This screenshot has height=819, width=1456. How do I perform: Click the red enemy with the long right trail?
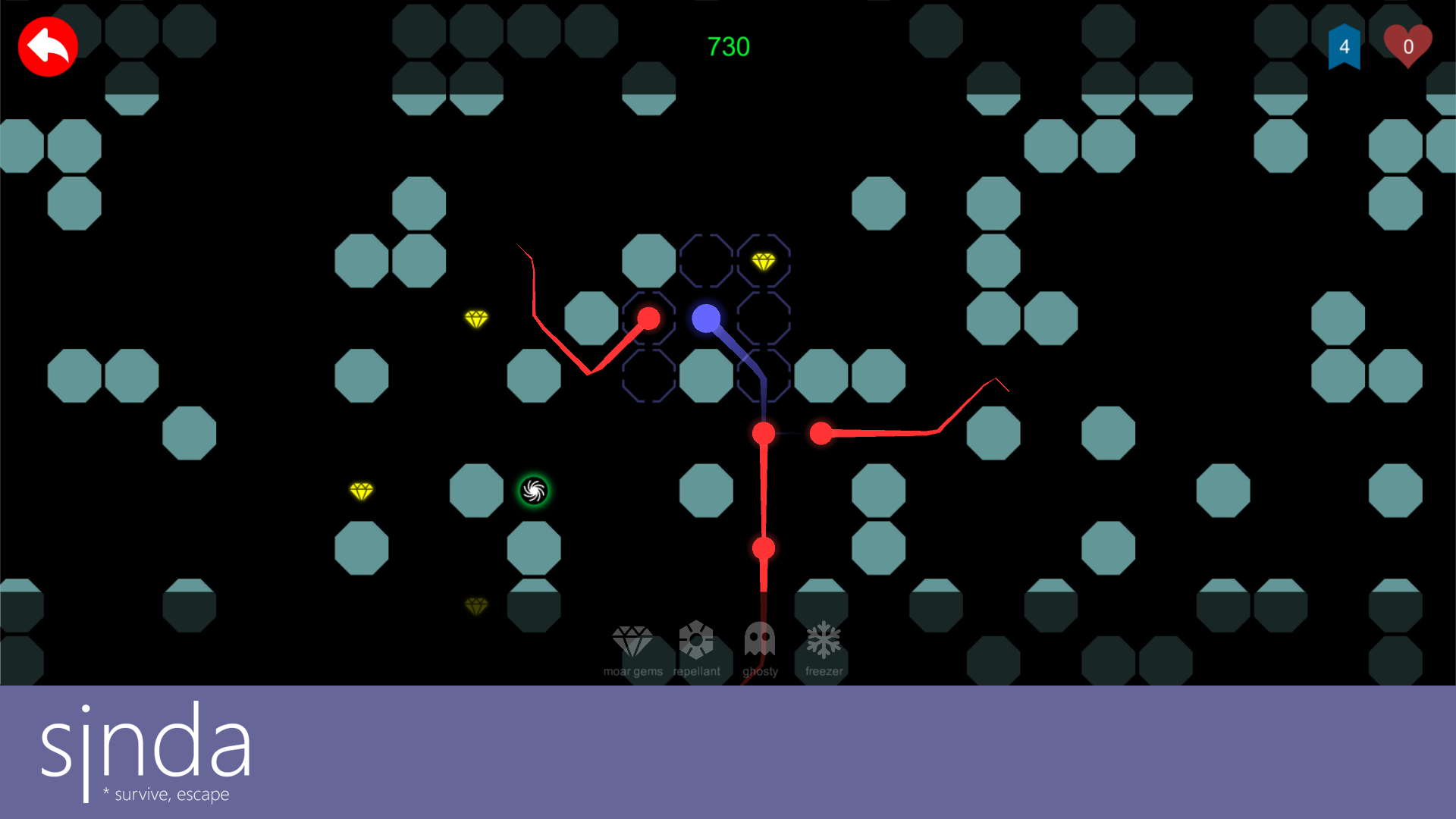coord(821,434)
